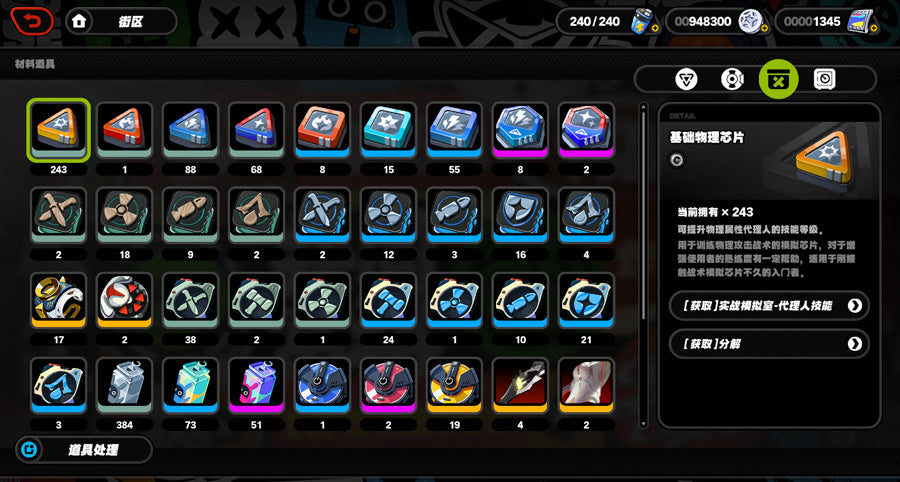Choose the cyan square chip with 15
The height and width of the screenshot is (482, 900).
(x=389, y=130)
